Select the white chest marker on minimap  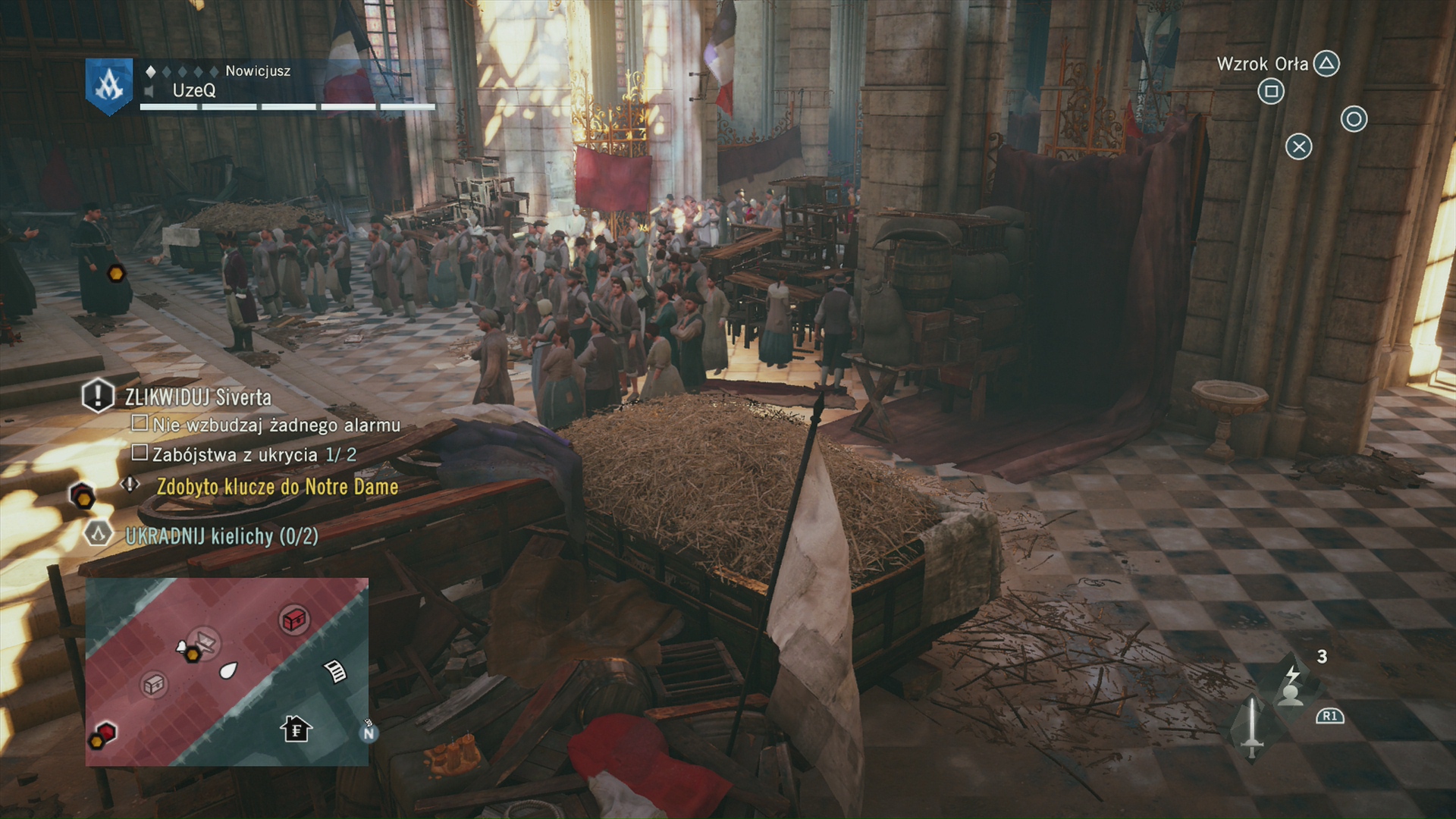point(154,685)
